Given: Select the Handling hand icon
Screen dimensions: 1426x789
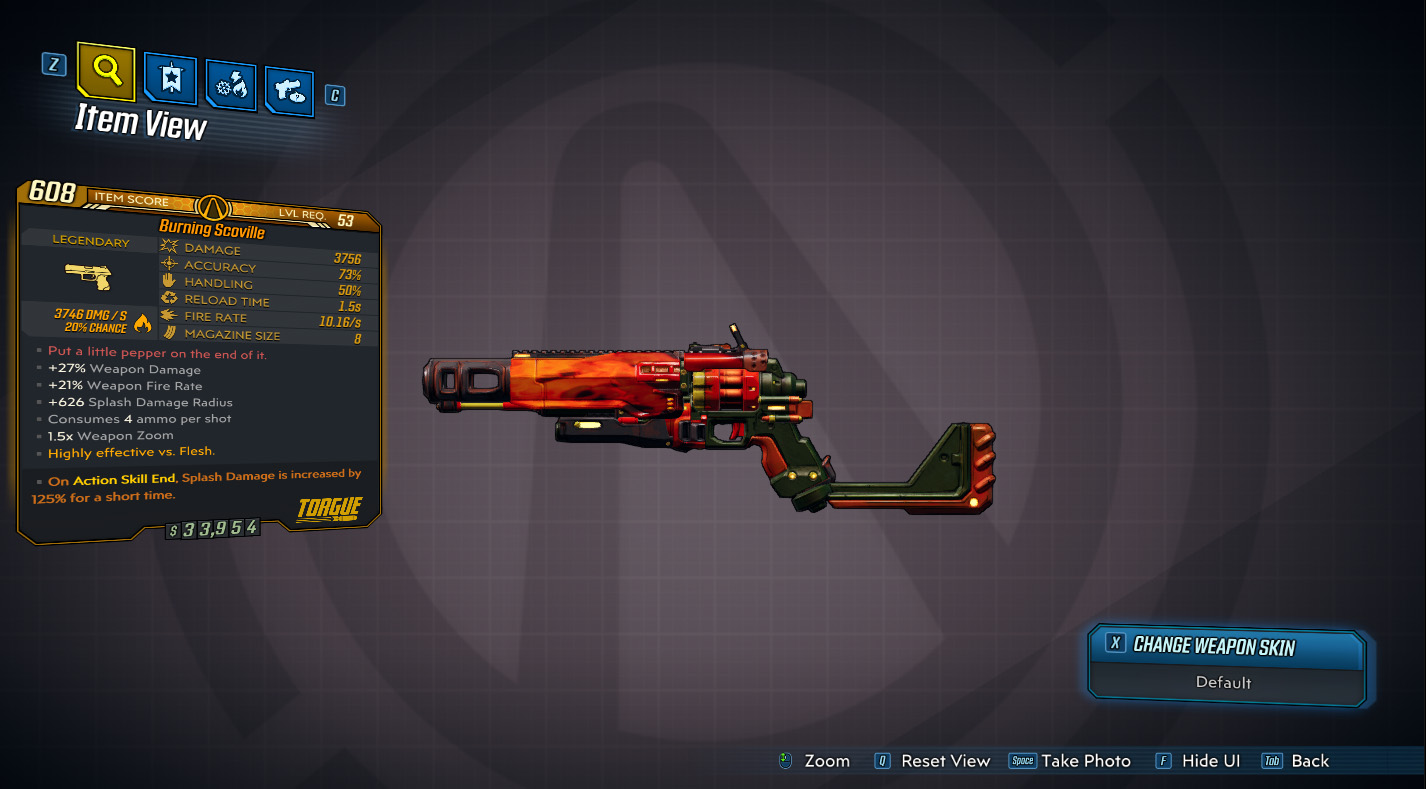Looking at the screenshot, I should coord(168,282).
